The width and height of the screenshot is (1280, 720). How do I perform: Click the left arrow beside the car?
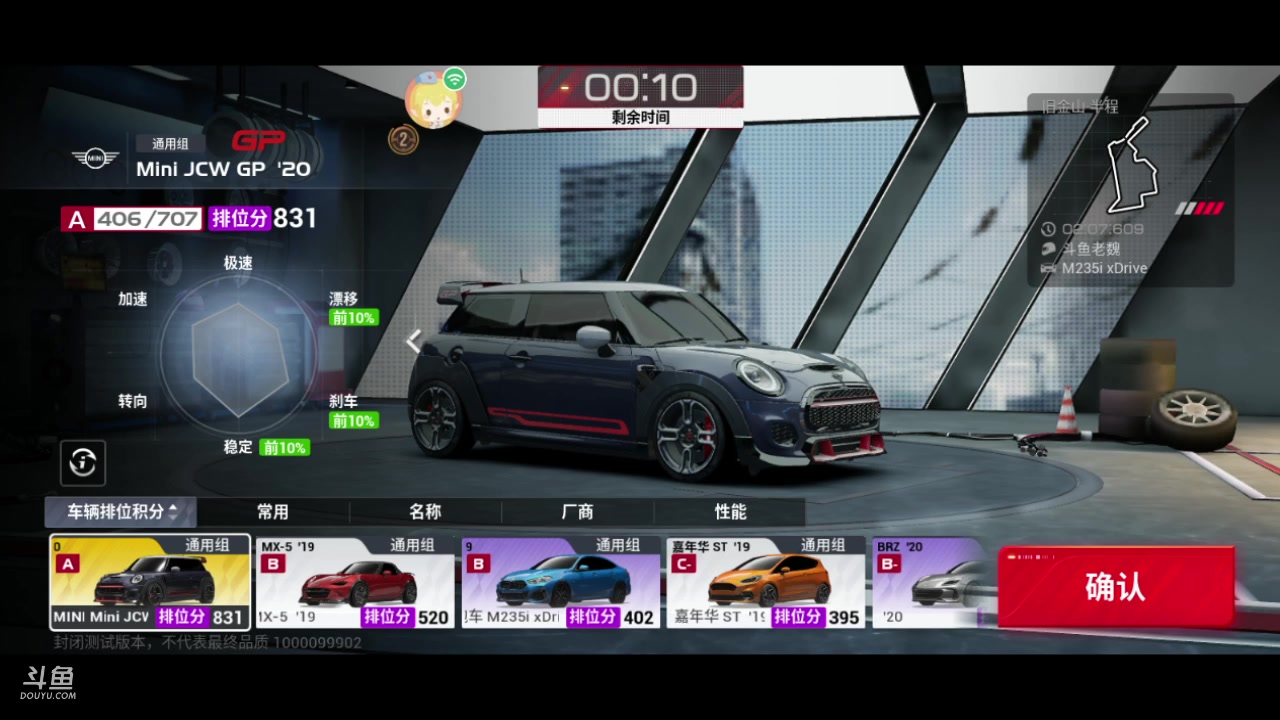point(413,342)
